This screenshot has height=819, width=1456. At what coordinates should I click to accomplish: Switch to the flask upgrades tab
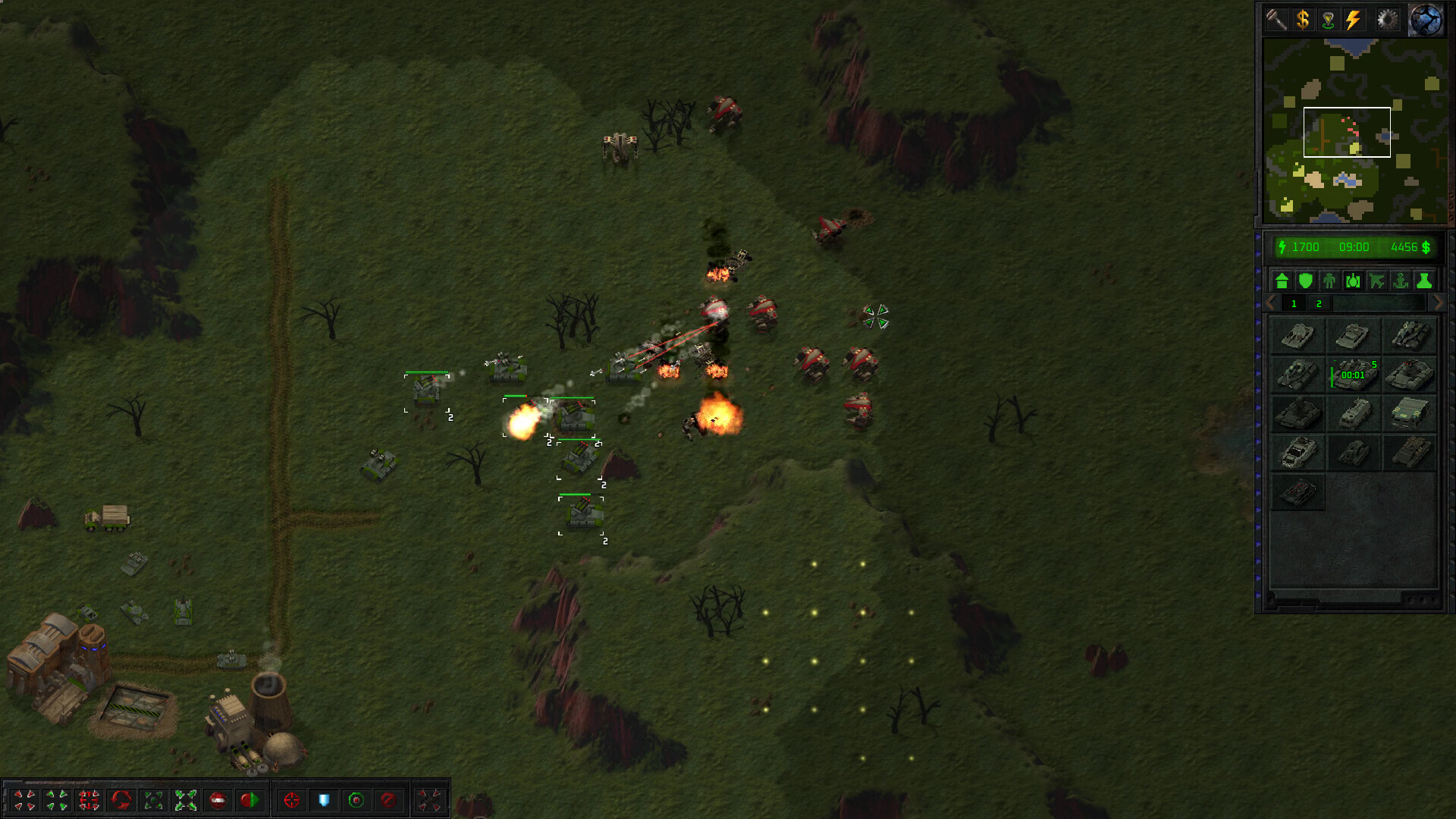point(1424,281)
